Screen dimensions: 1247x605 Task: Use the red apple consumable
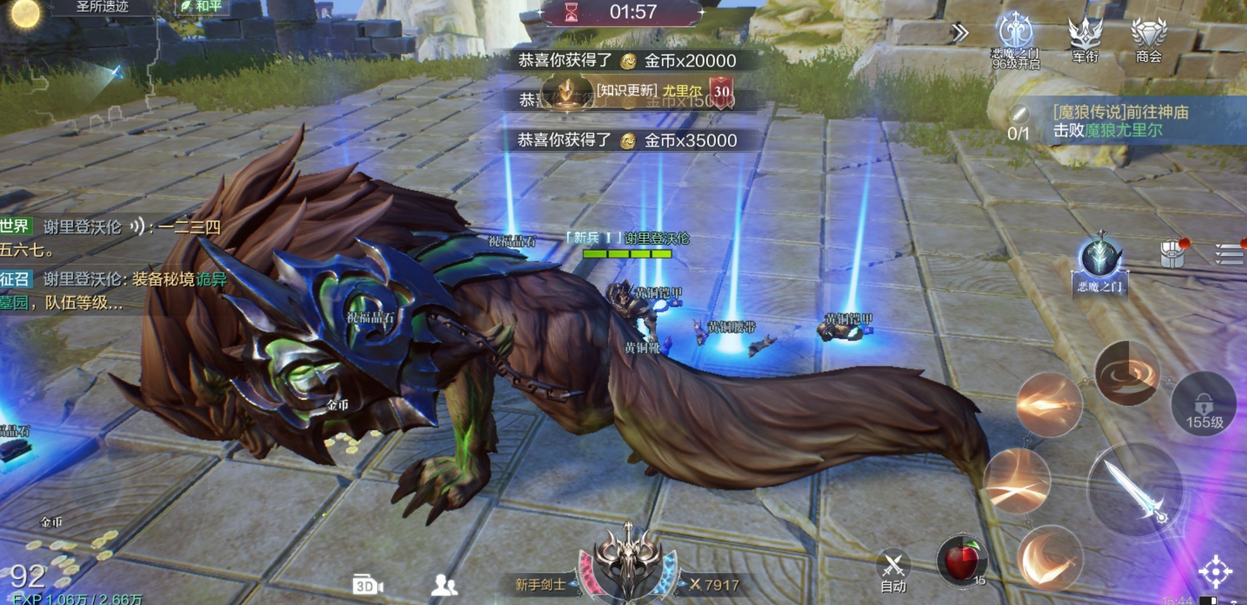click(961, 560)
